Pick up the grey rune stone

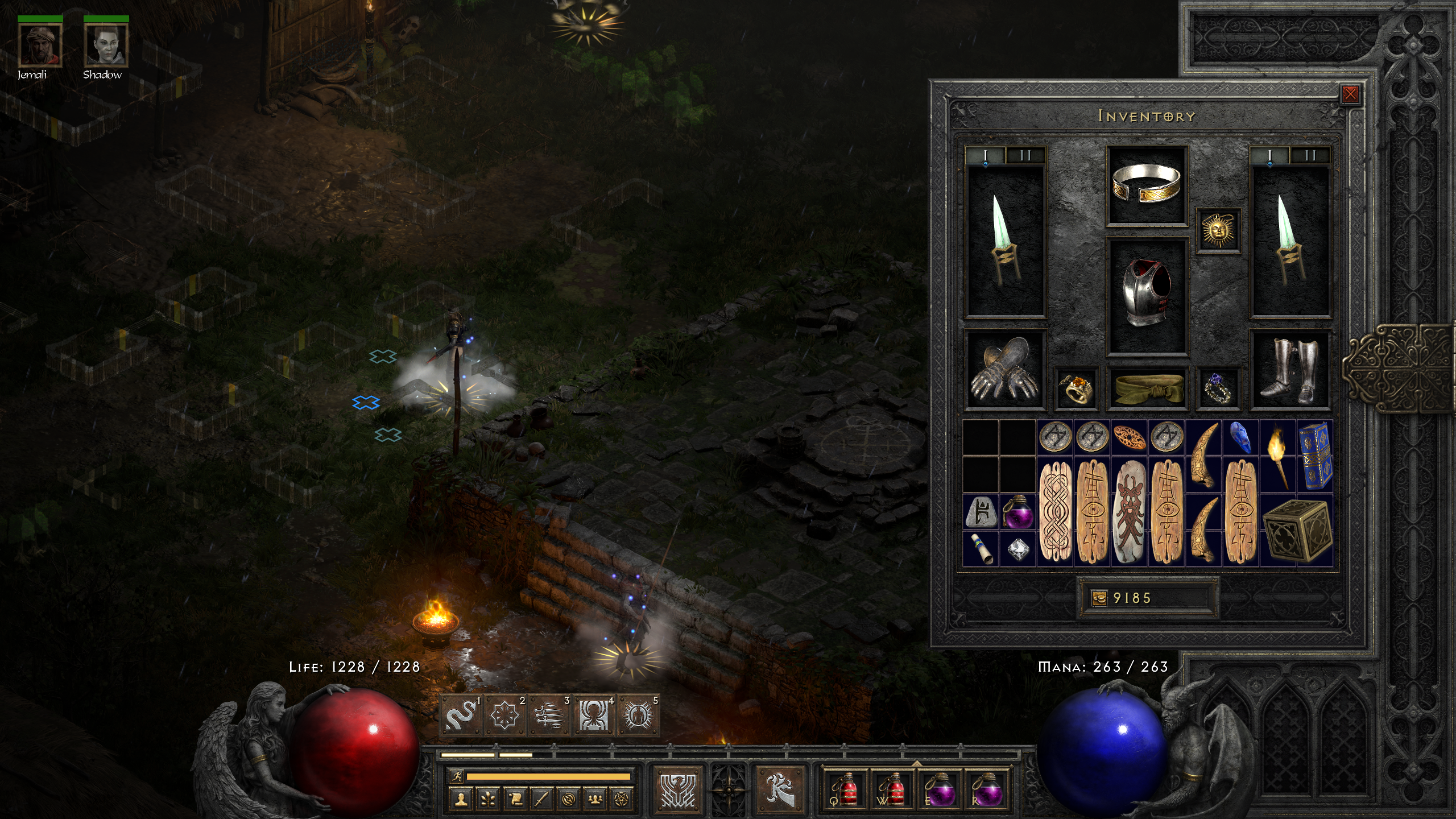click(981, 512)
